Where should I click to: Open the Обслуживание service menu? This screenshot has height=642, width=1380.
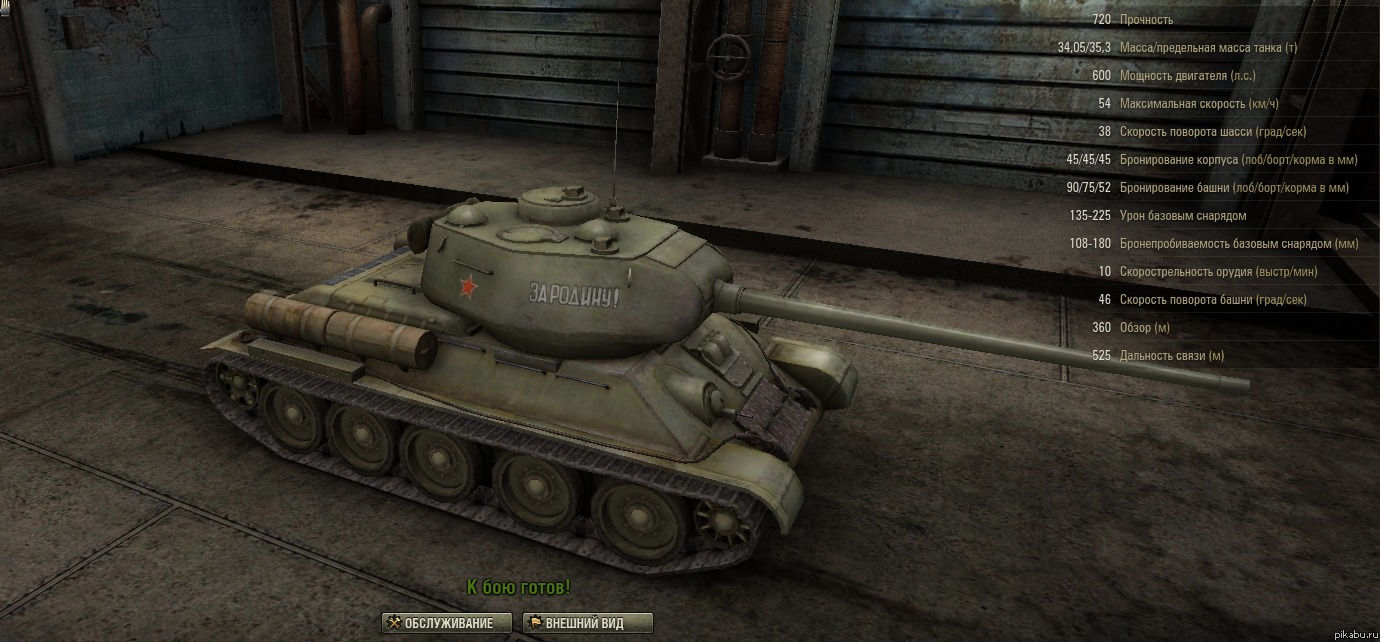446,623
